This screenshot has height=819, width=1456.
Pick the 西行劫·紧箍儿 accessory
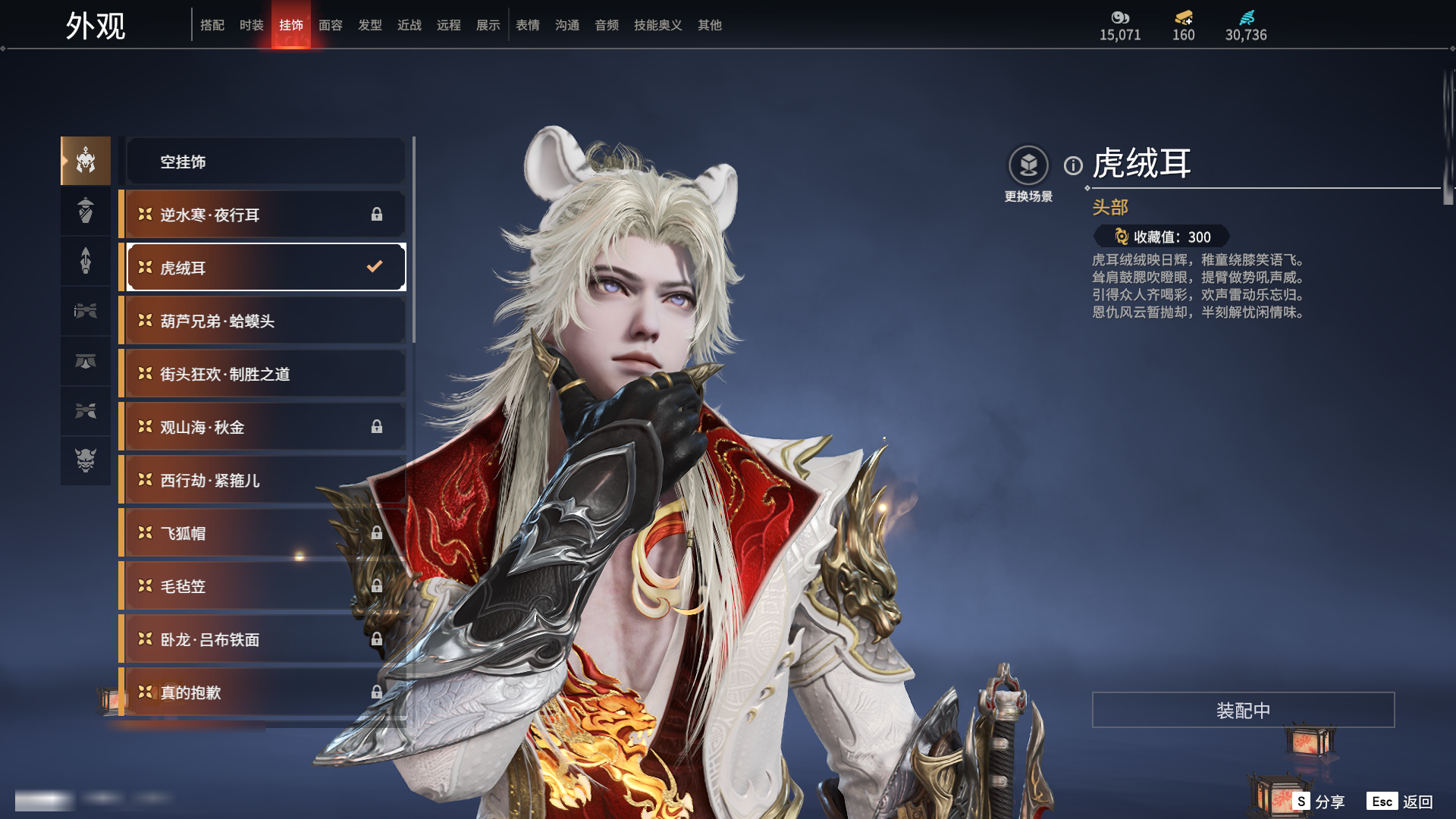click(x=265, y=480)
